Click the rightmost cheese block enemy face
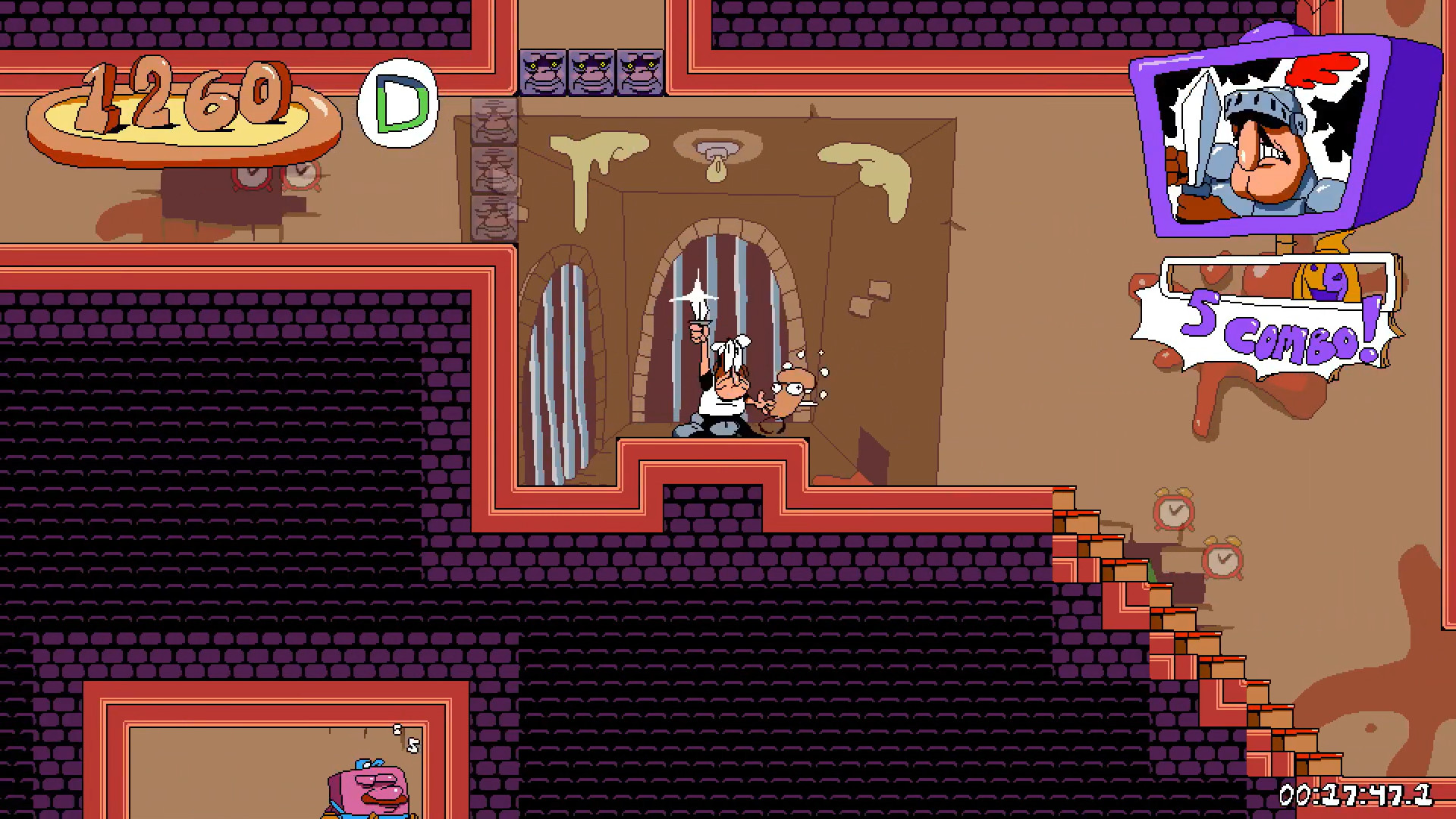The image size is (1456, 819). (641, 72)
